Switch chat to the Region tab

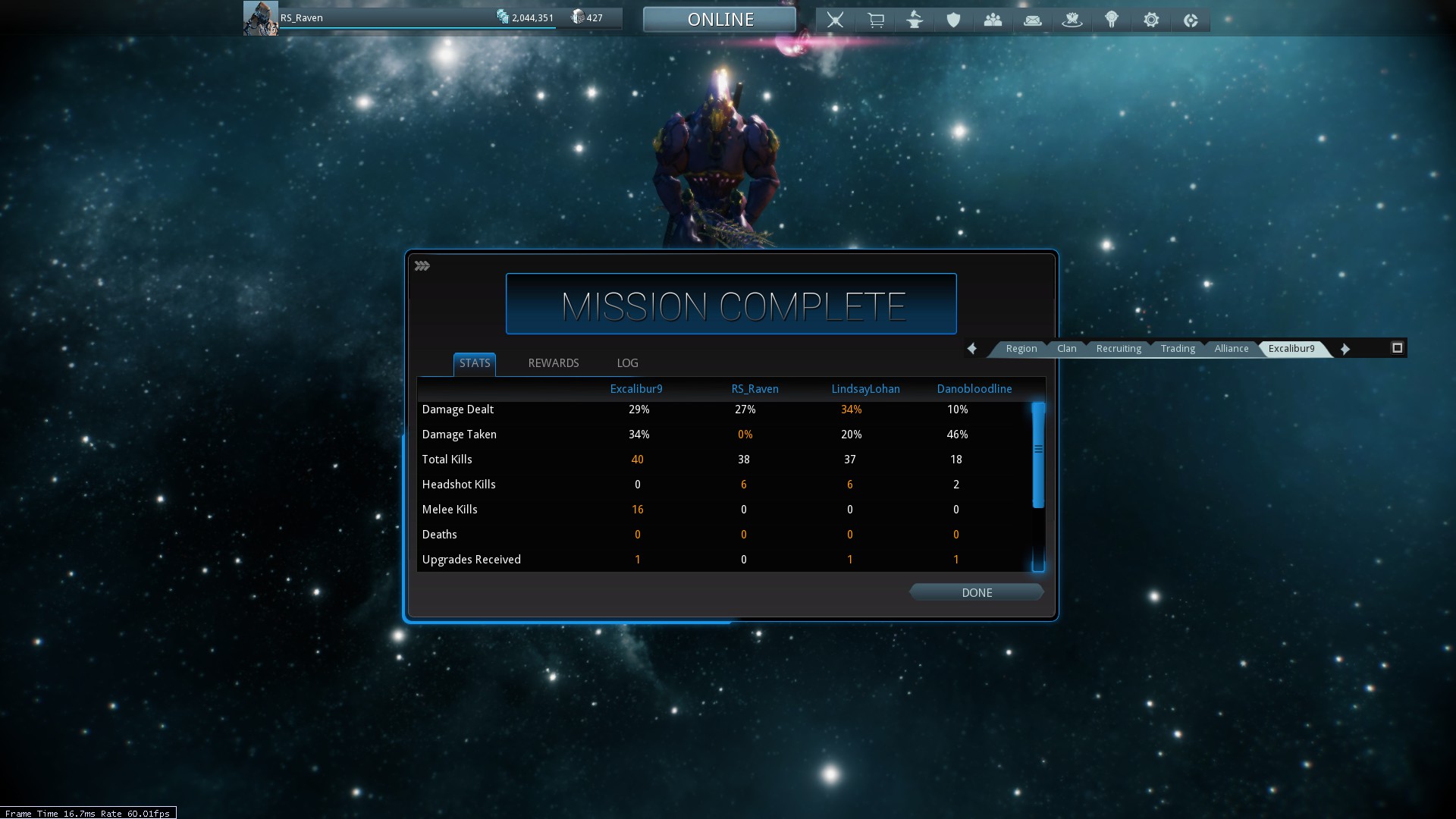pos(1021,349)
